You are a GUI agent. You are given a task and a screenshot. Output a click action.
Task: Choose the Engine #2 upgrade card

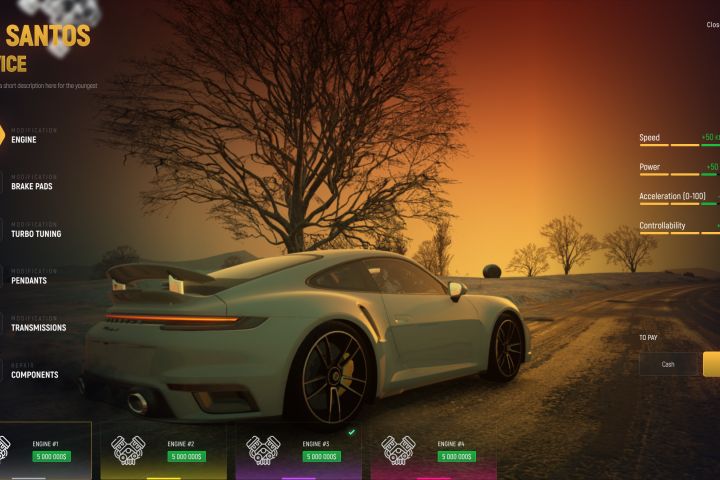point(163,450)
